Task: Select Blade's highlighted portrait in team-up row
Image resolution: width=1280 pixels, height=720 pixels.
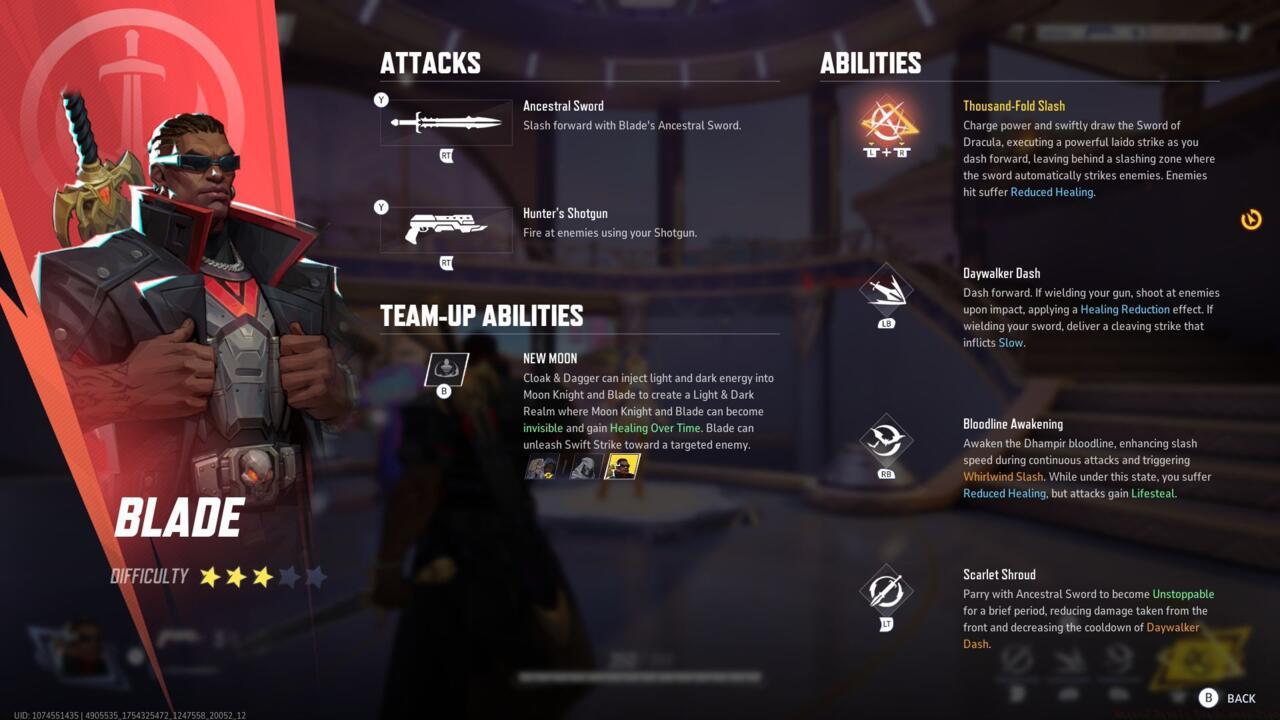Action: pyautogui.click(x=621, y=466)
